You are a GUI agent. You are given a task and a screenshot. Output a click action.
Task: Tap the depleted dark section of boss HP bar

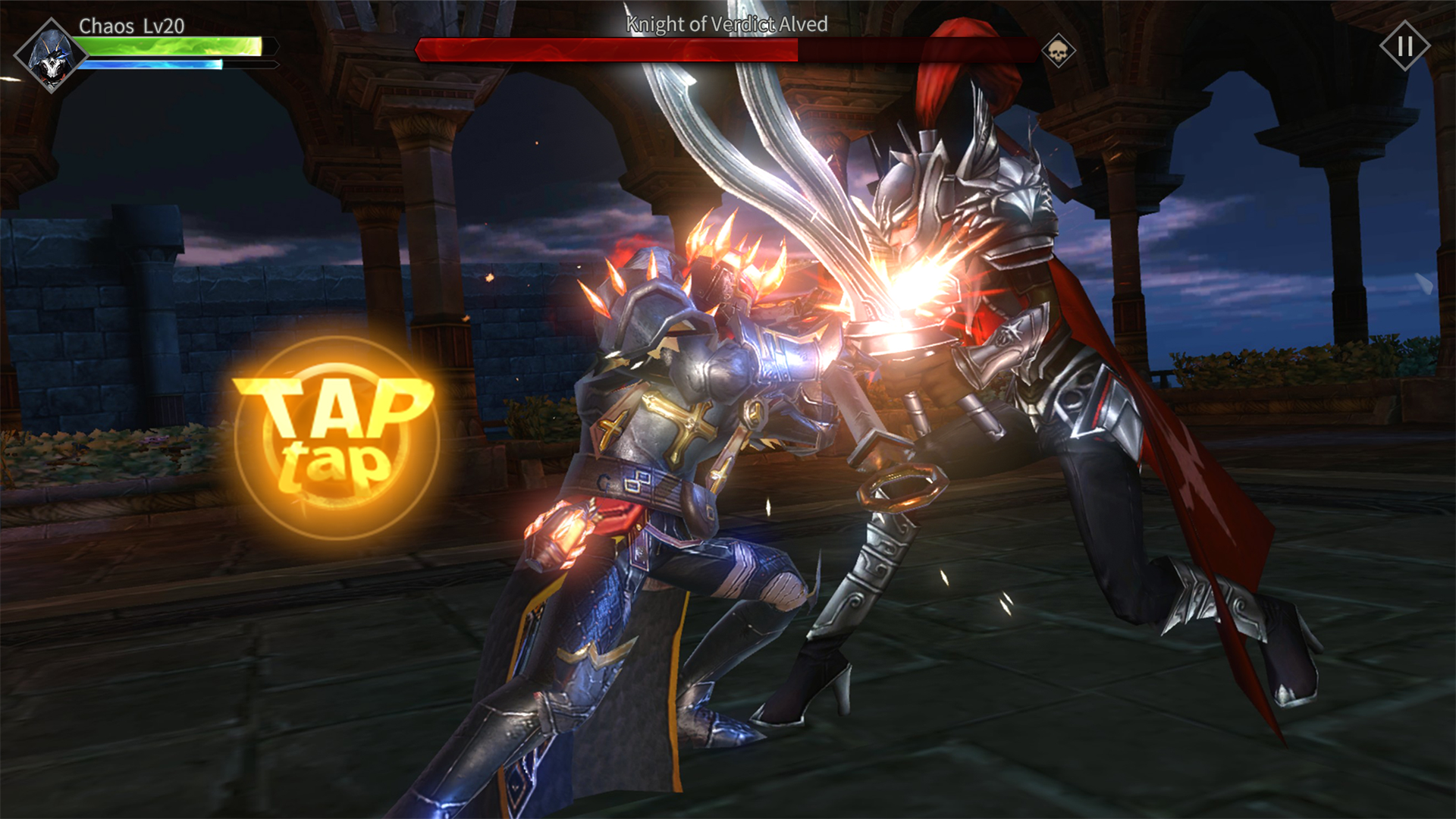tap(918, 50)
